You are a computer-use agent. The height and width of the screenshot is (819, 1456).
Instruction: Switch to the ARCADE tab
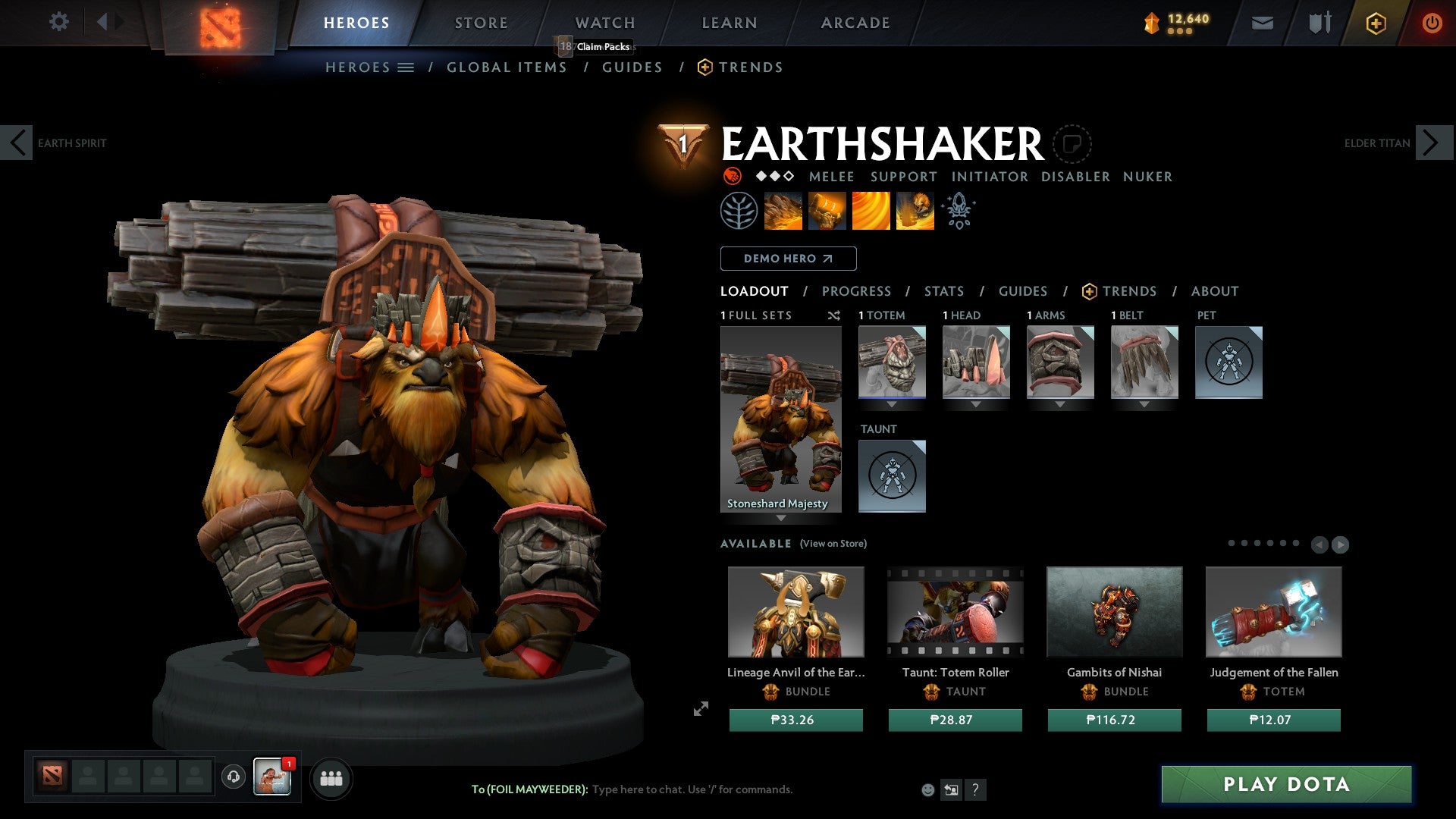pos(855,22)
